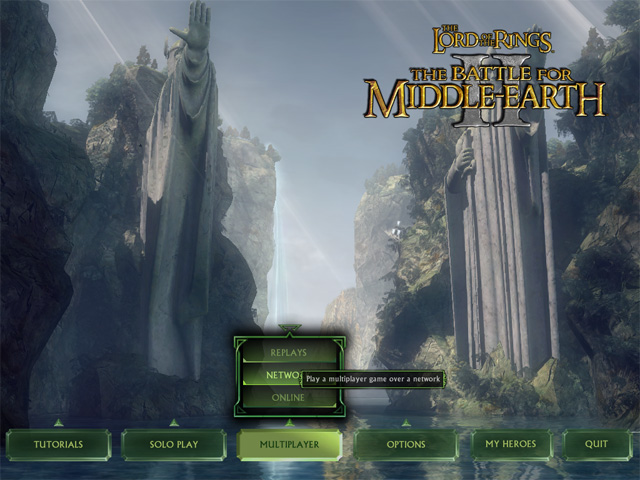
Task: Open the Options screen
Action: [x=406, y=444]
